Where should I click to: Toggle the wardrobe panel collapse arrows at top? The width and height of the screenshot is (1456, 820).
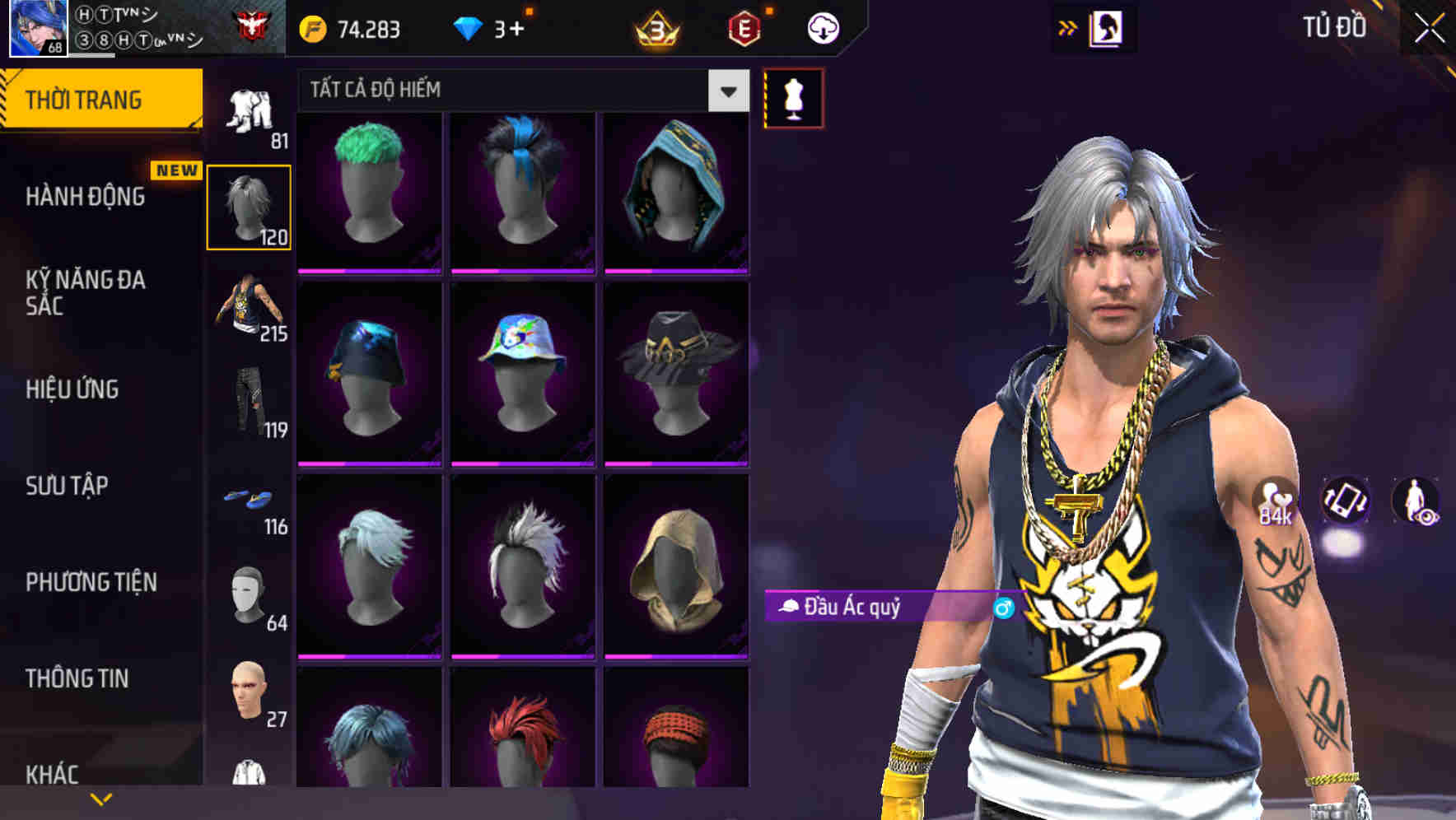coord(1069,27)
